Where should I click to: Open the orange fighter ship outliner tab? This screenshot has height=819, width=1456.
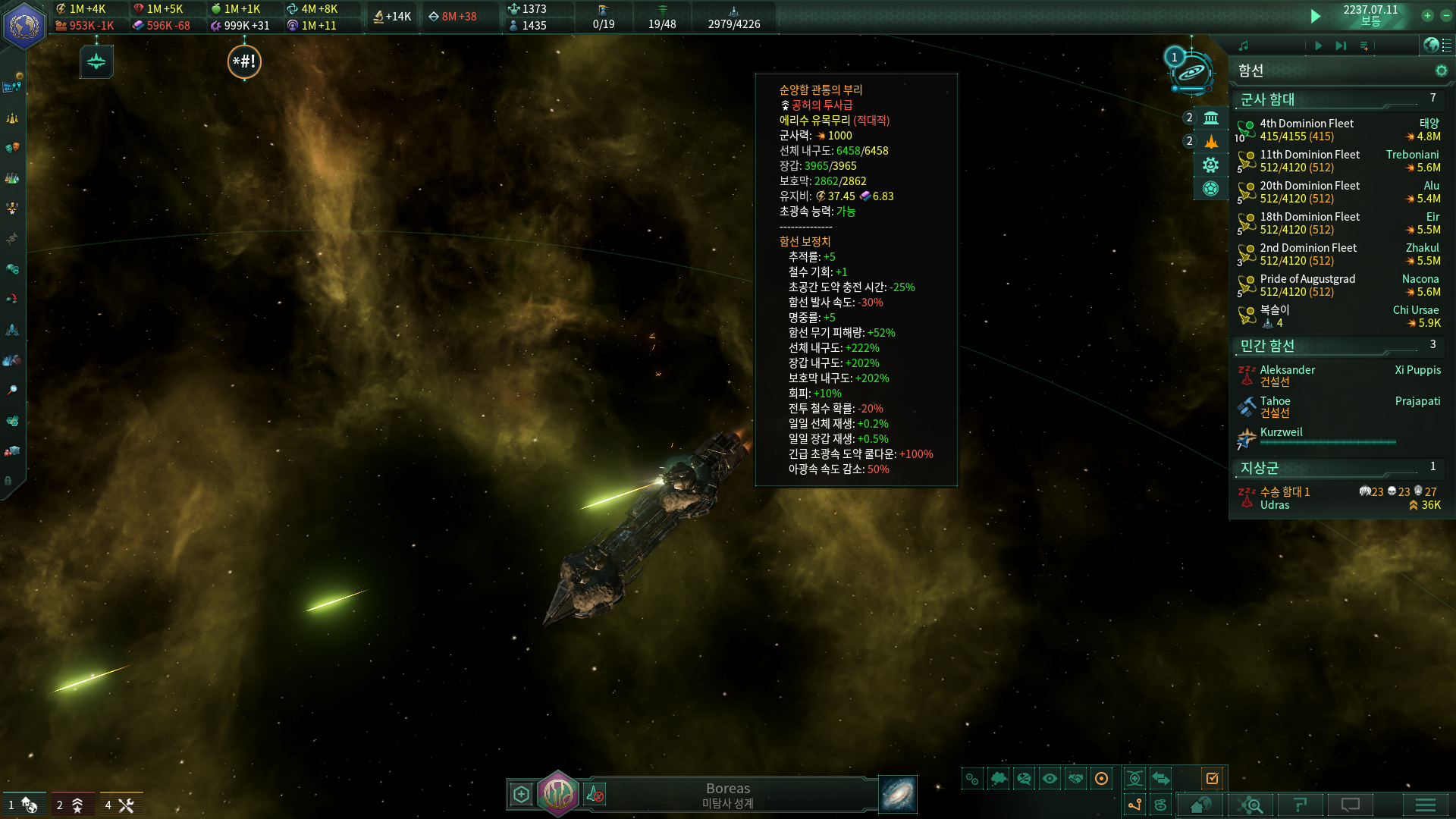1211,142
